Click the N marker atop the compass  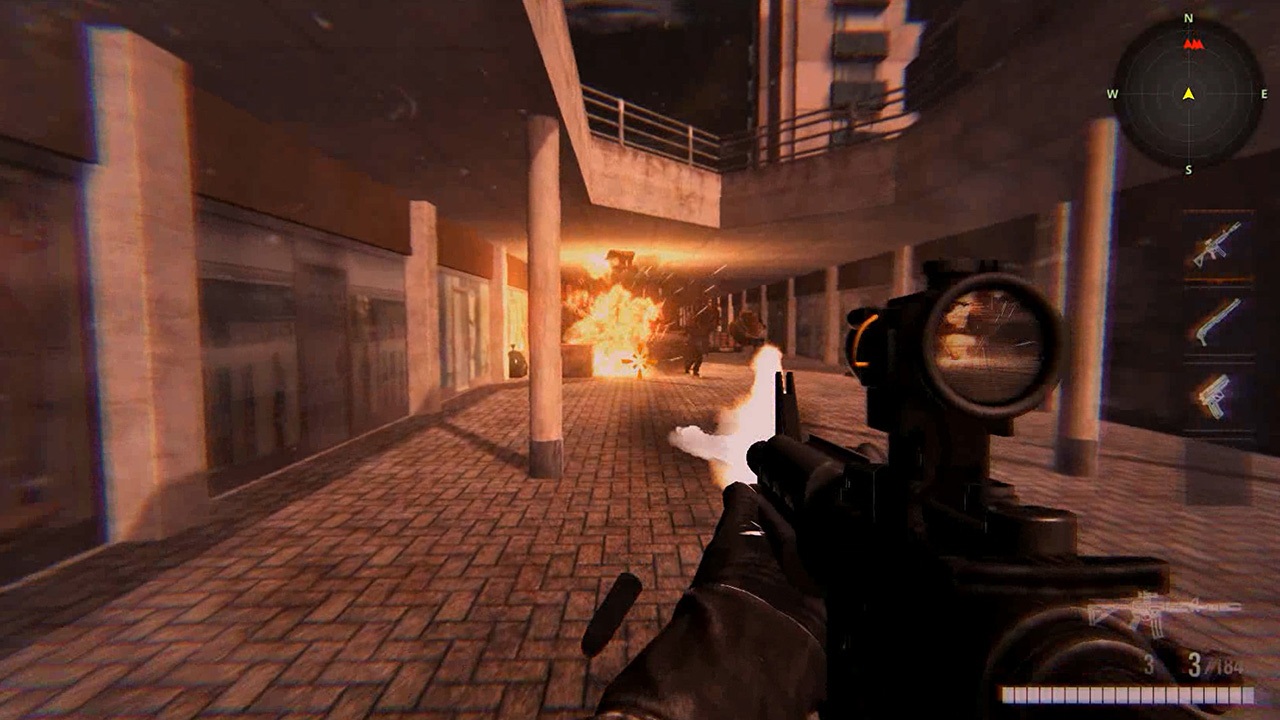coord(1188,18)
